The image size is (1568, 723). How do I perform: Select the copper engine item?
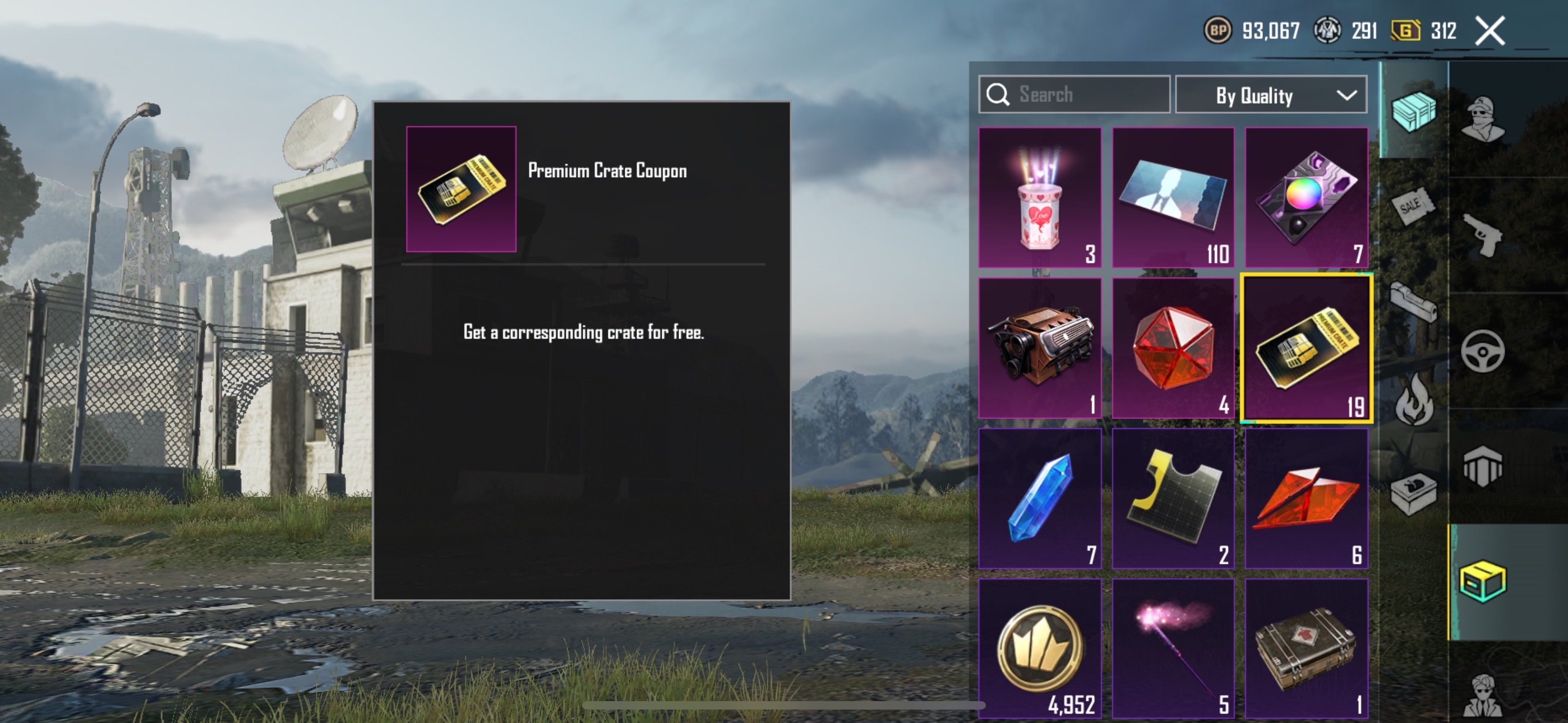[1040, 347]
